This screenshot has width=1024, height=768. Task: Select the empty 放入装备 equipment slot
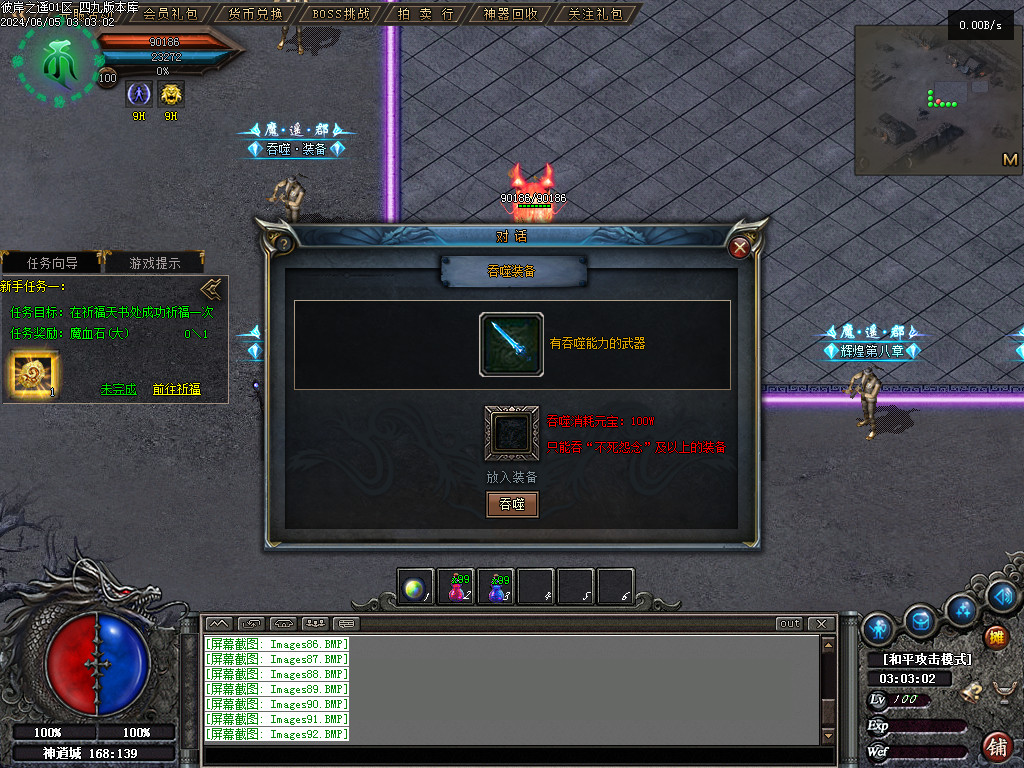tap(511, 432)
